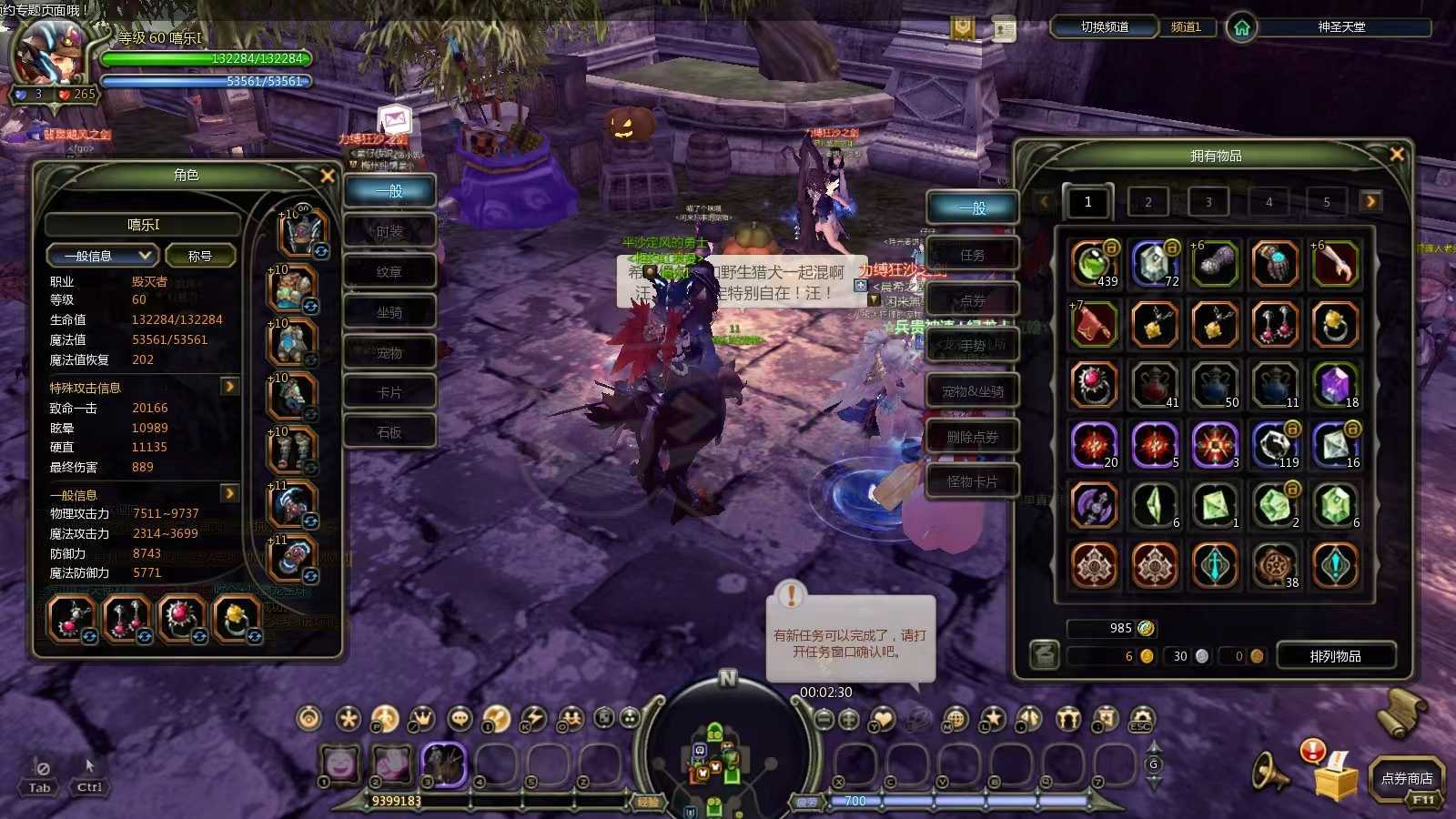Select the purple crystal item stack of 18
The image size is (1456, 819).
coord(1335,385)
